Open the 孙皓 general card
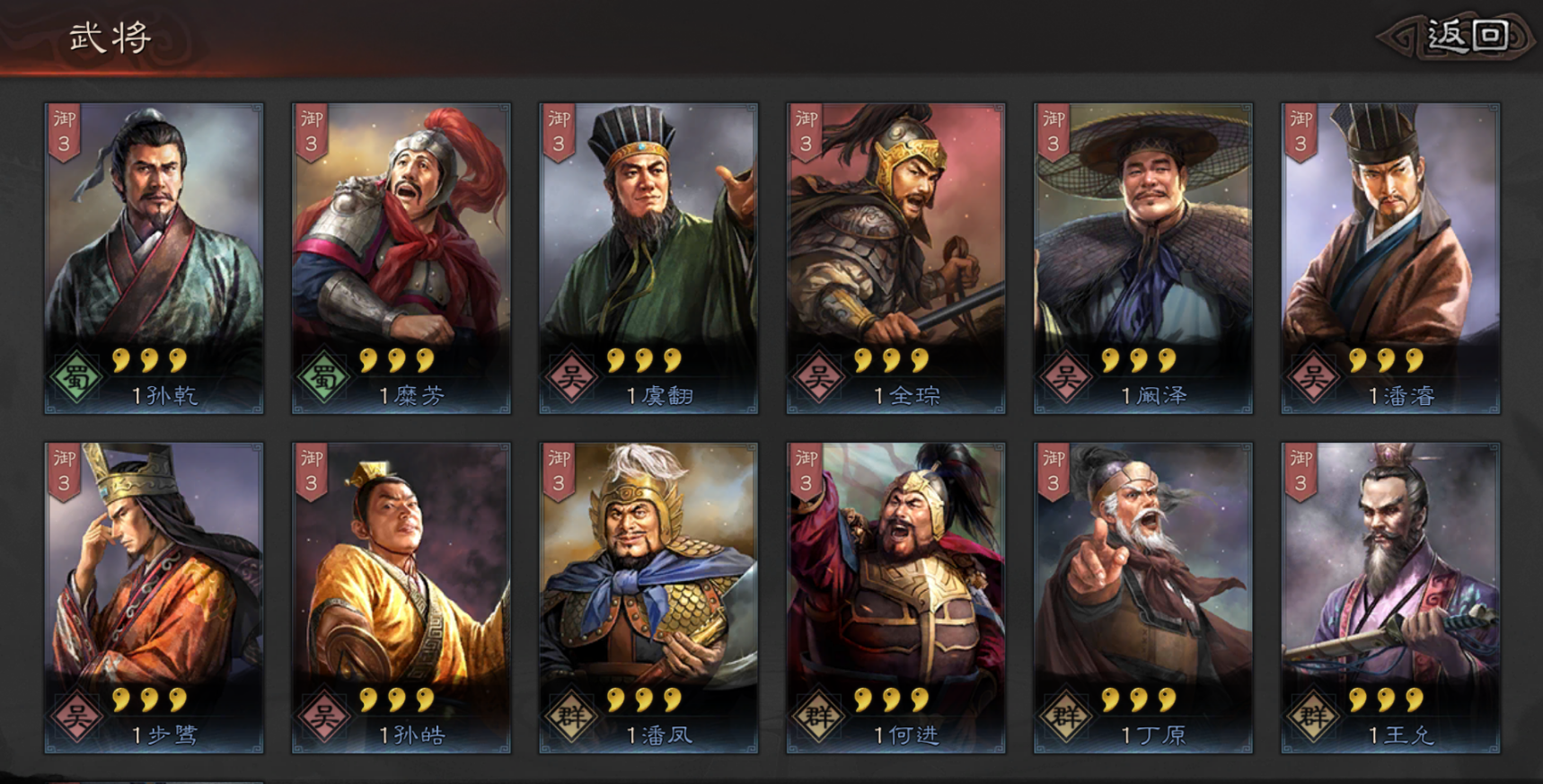Viewport: 1543px width, 784px height. (401, 597)
